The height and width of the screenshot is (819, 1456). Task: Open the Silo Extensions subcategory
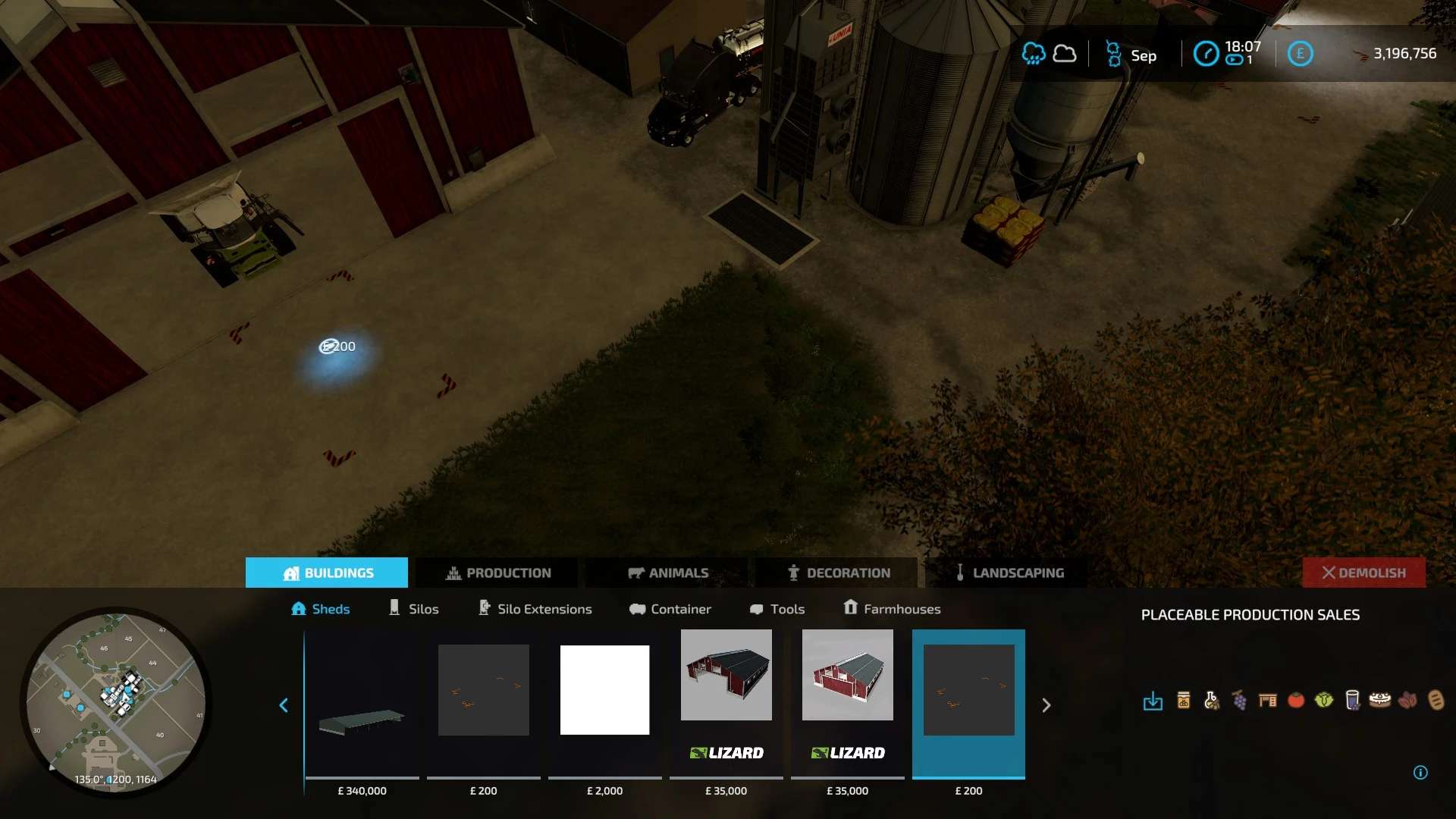(535, 609)
